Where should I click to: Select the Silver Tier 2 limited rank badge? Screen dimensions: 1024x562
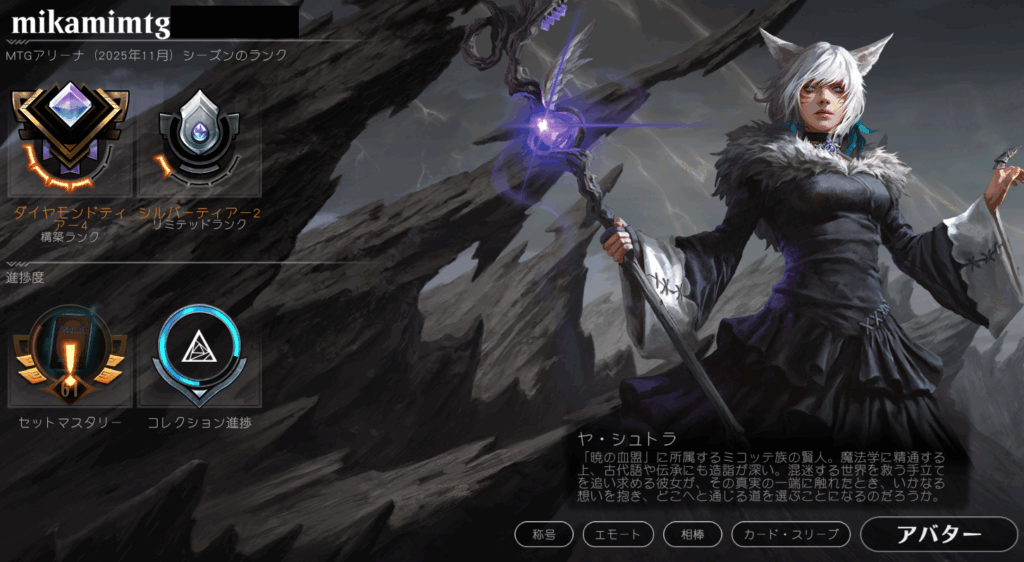[x=199, y=138]
